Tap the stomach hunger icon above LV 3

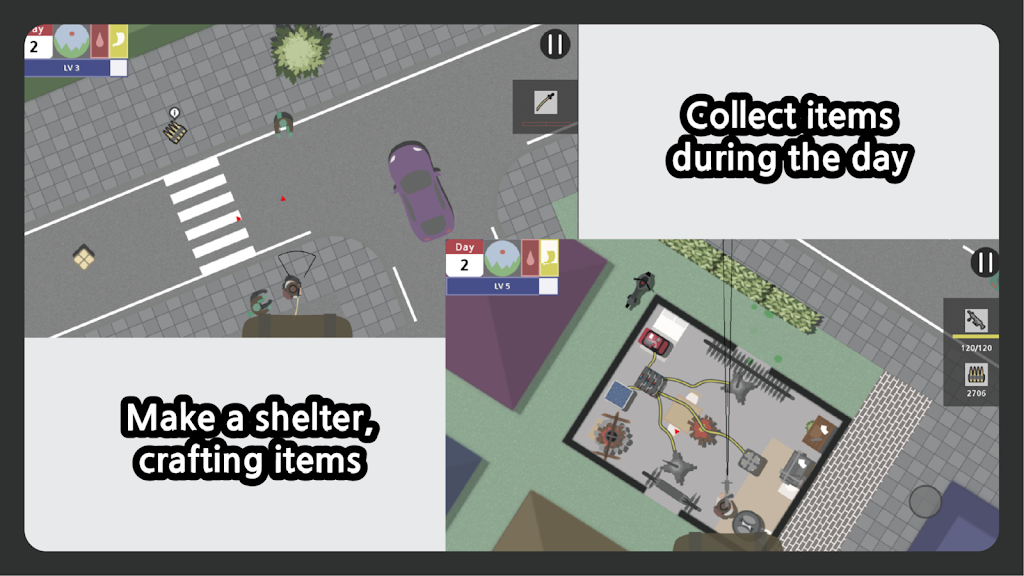(118, 42)
